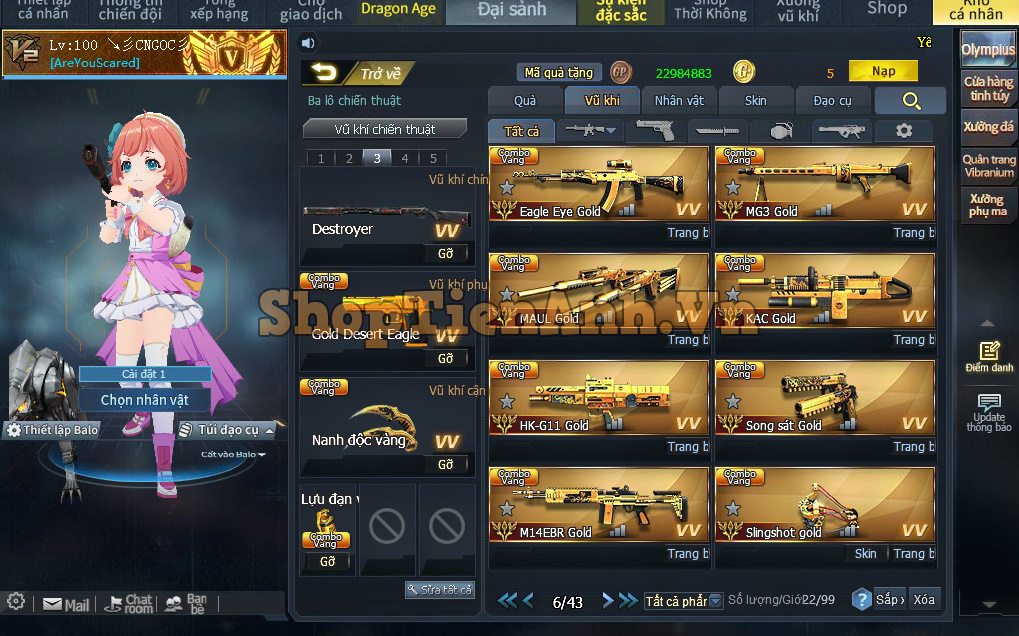Viewport: 1019px width, 636px height.
Task: Select the KAC Gold weapon
Action: tap(824, 291)
